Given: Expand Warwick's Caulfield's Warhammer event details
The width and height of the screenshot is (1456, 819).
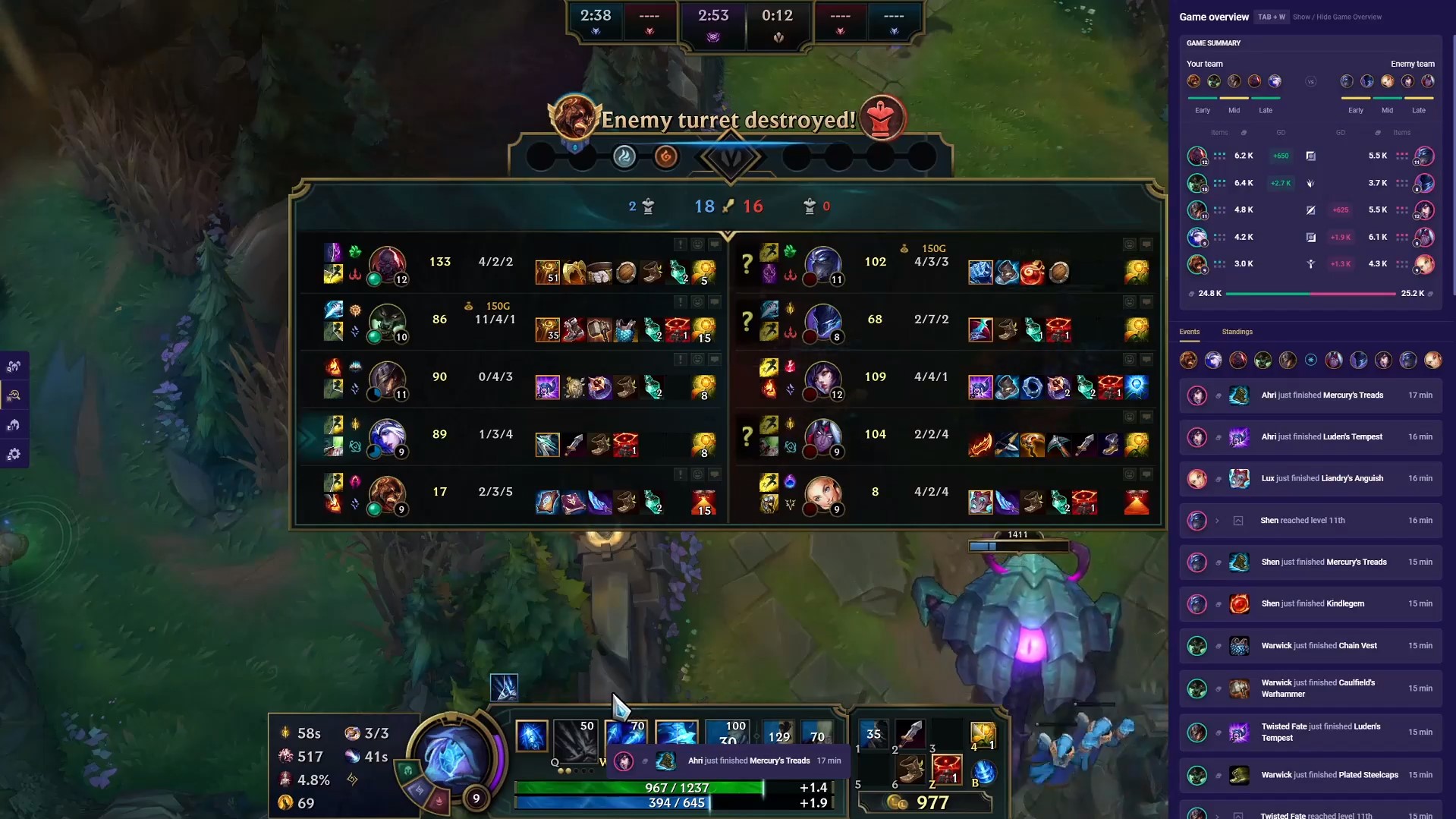Looking at the screenshot, I should 1311,688.
